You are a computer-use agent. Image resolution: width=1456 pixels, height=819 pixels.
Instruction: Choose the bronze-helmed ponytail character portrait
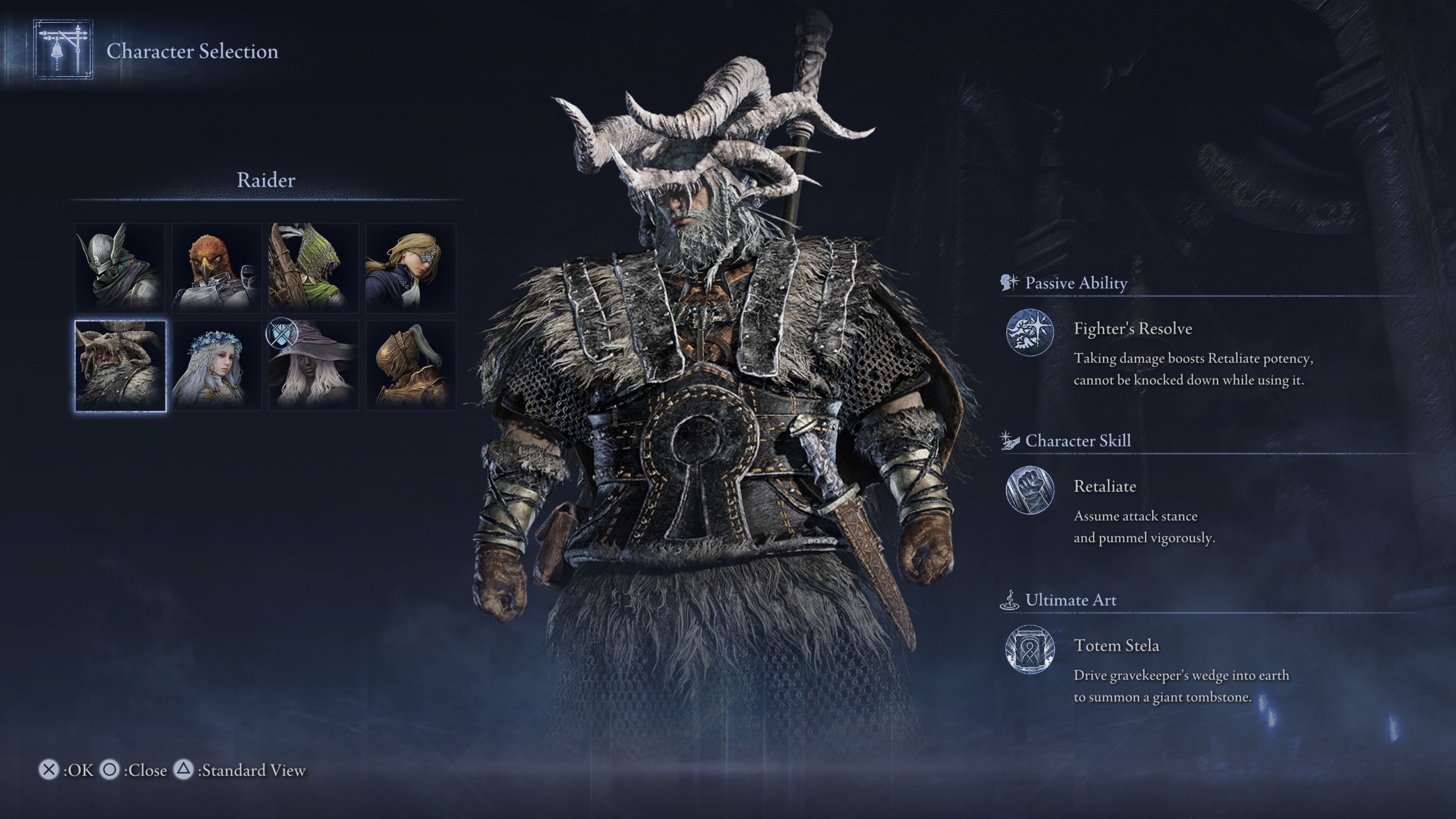[x=411, y=365]
